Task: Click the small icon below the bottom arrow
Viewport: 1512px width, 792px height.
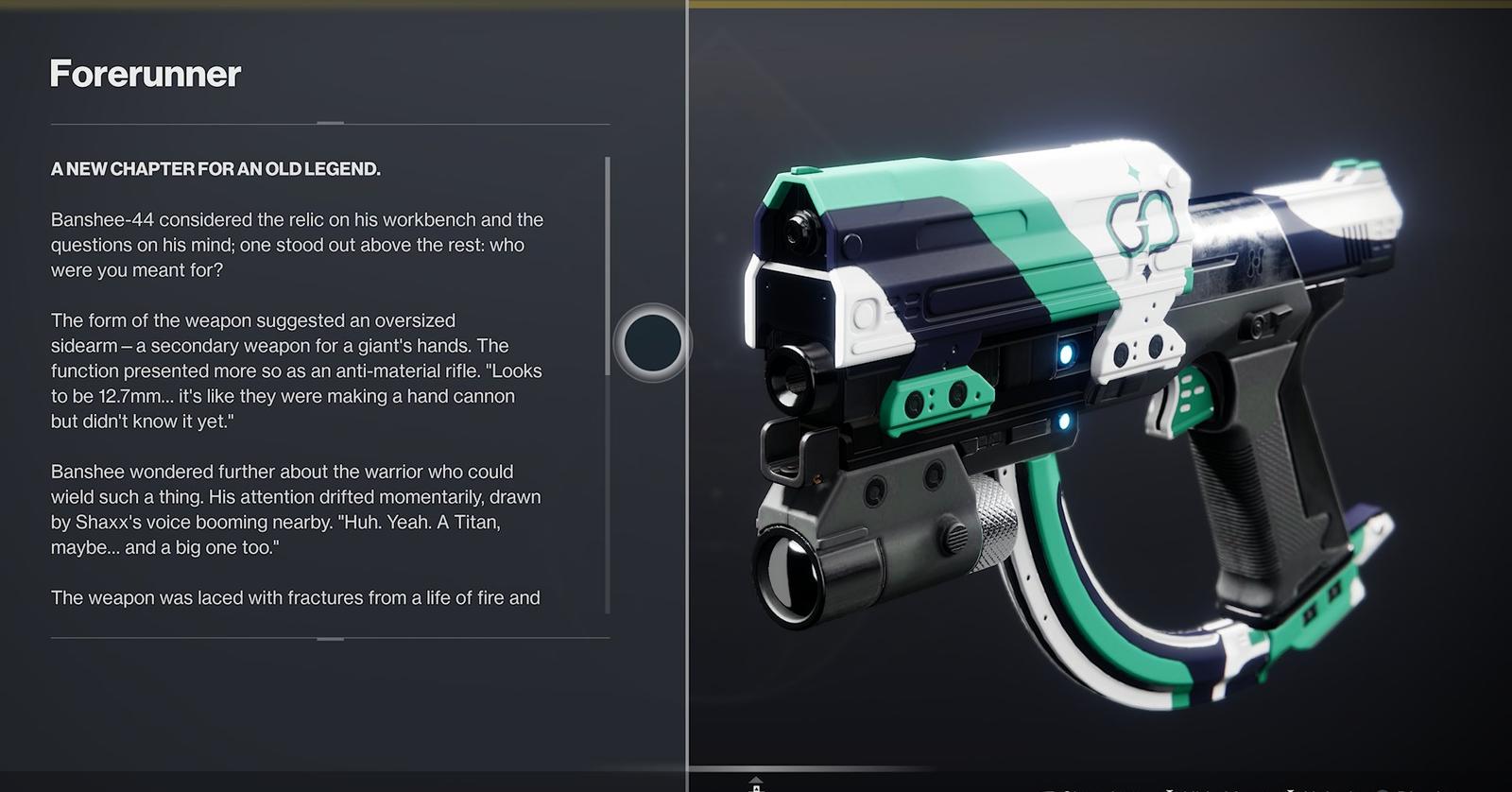Action: (756, 790)
